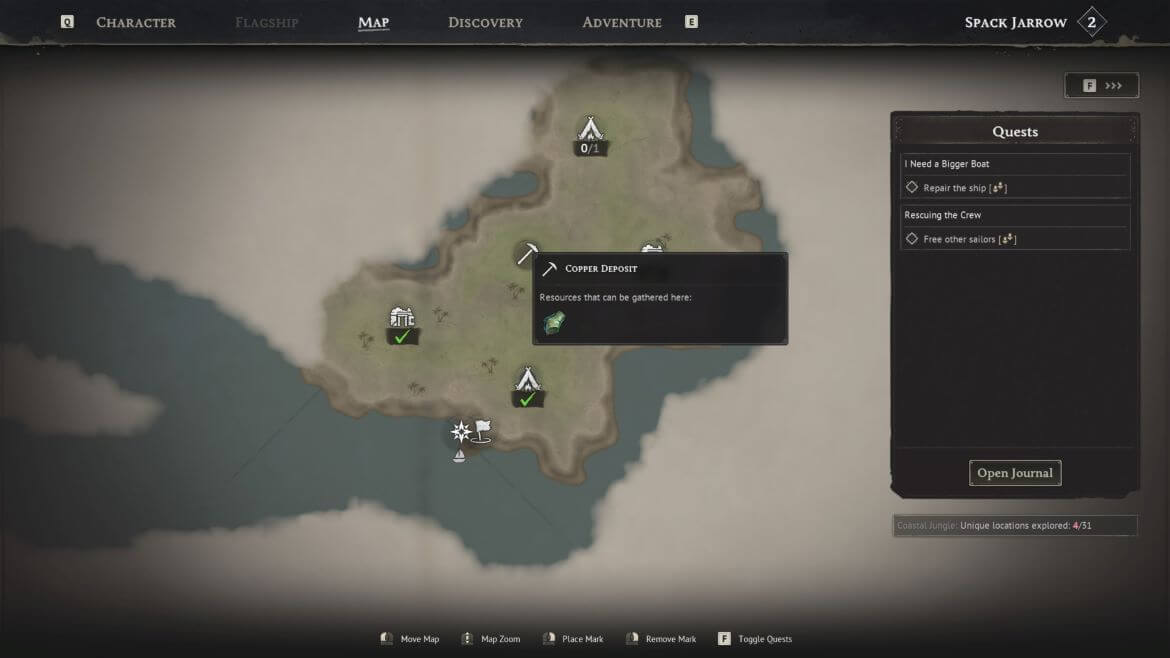Open the Adventure tab
1170x658 pixels.
pyautogui.click(x=621, y=22)
